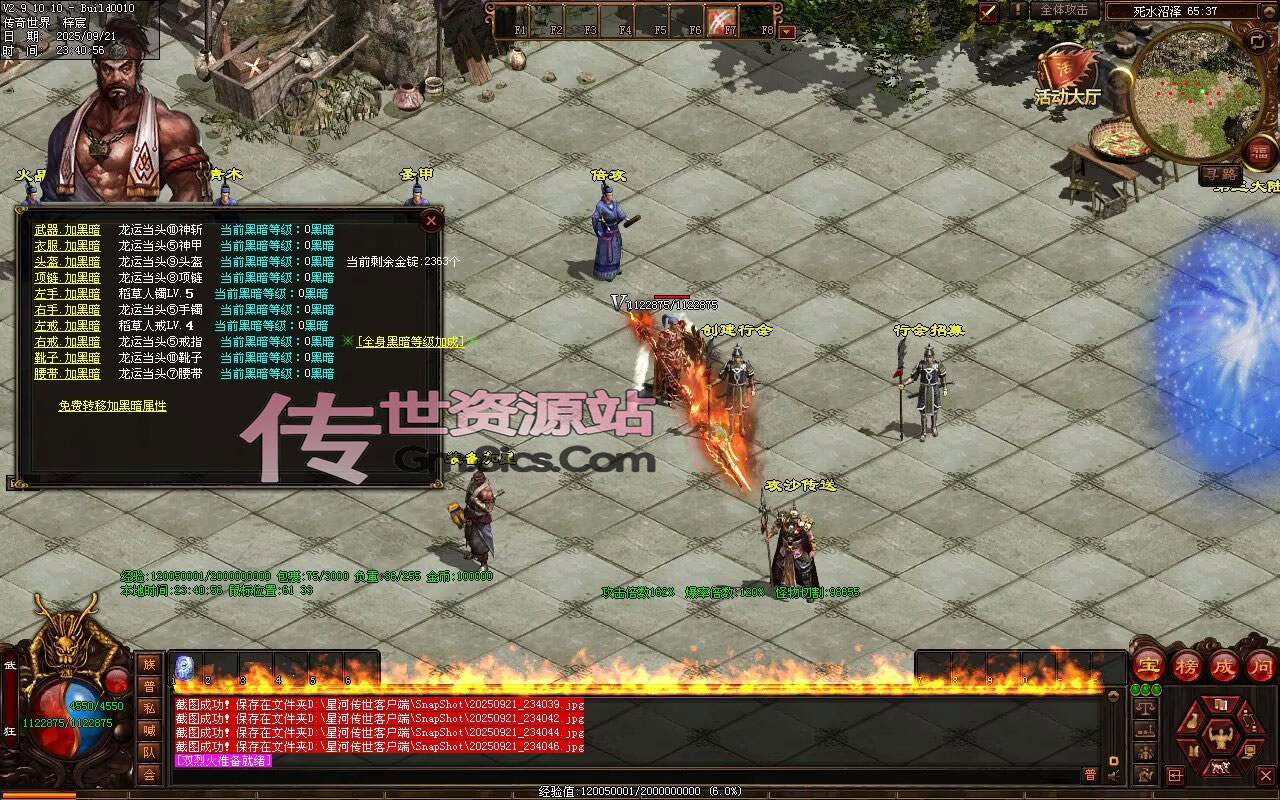The width and height of the screenshot is (1280, 800).
Task: Open the 宝 treasure shop button
Action: 1148,665
